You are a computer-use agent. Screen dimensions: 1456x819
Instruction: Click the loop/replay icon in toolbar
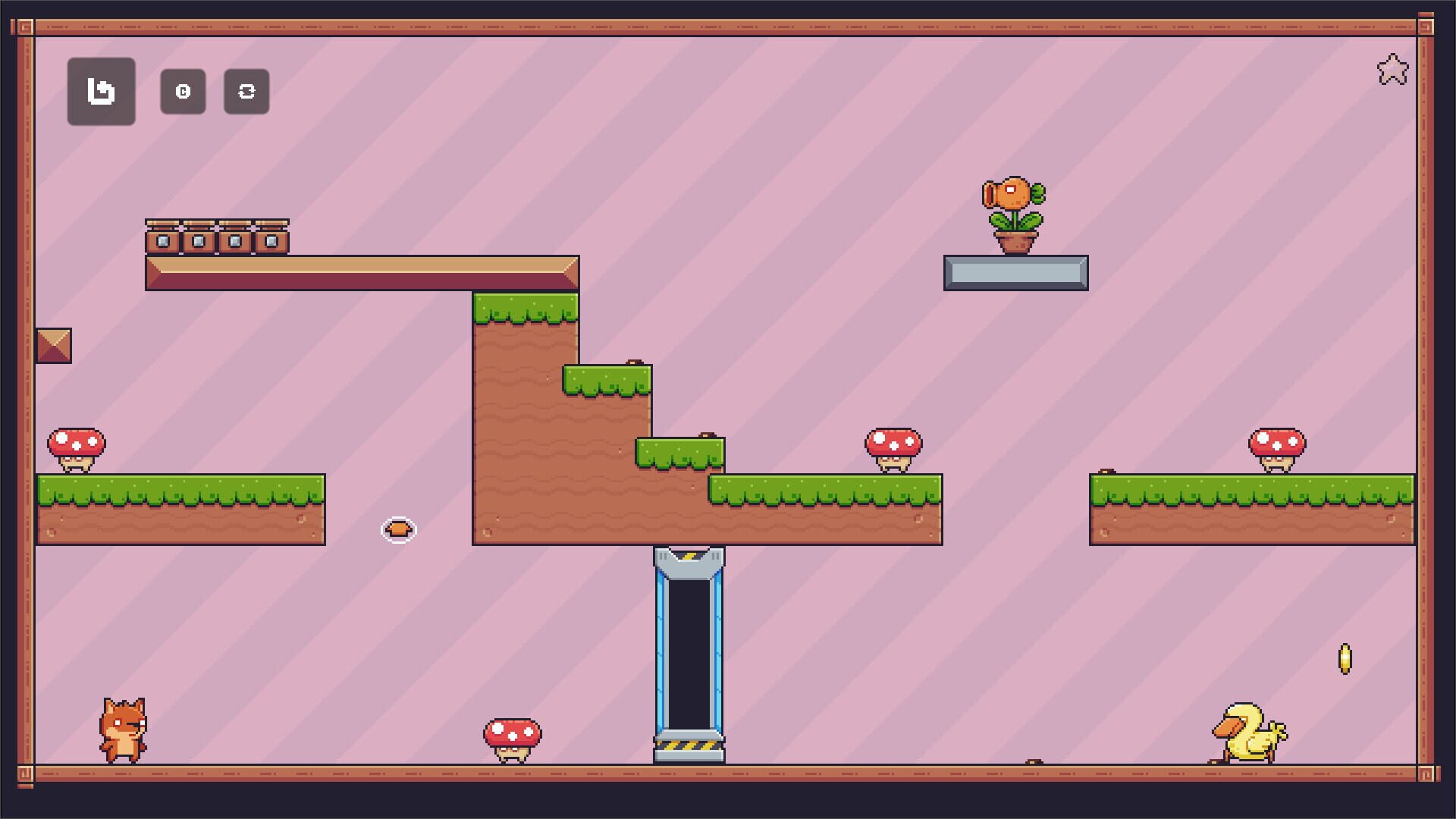[246, 92]
